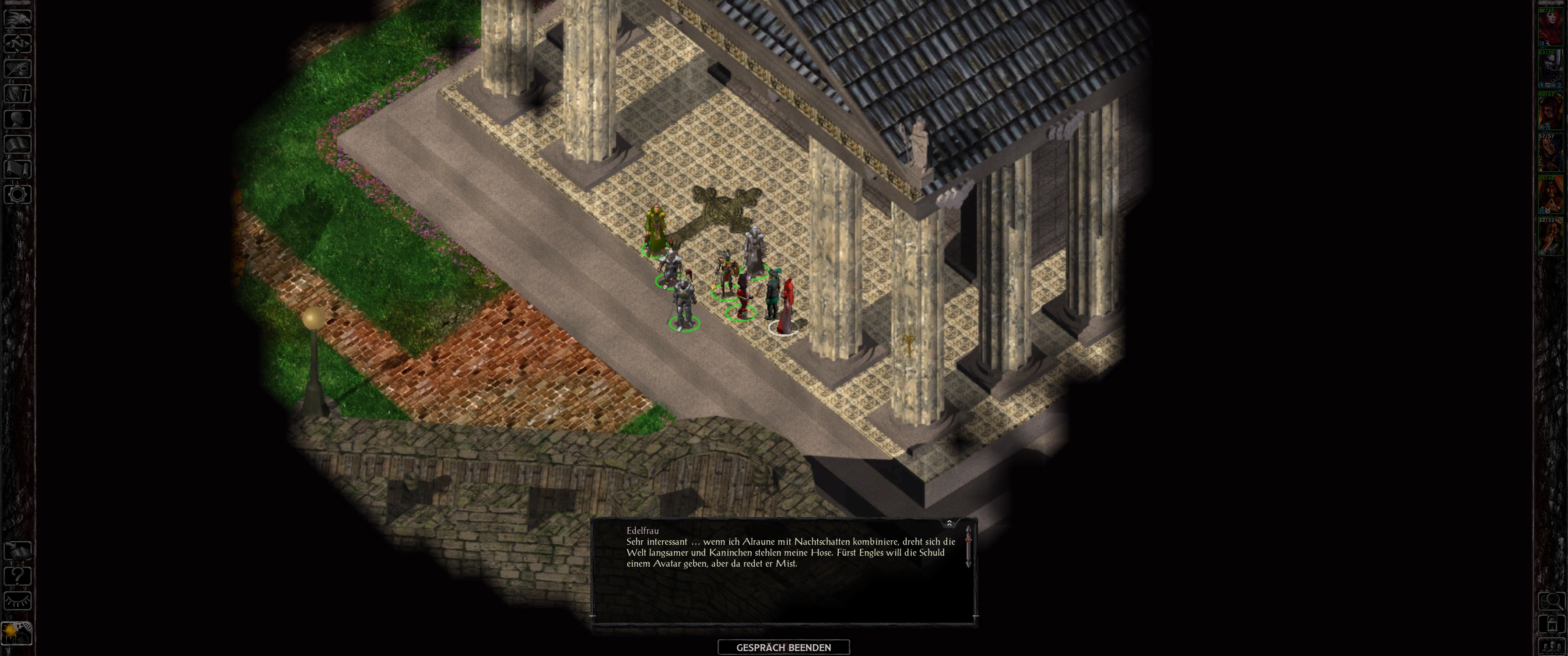Expand the dialogue box with the double-arrow
Viewport: 1568px width, 656px height.
pyautogui.click(x=949, y=523)
